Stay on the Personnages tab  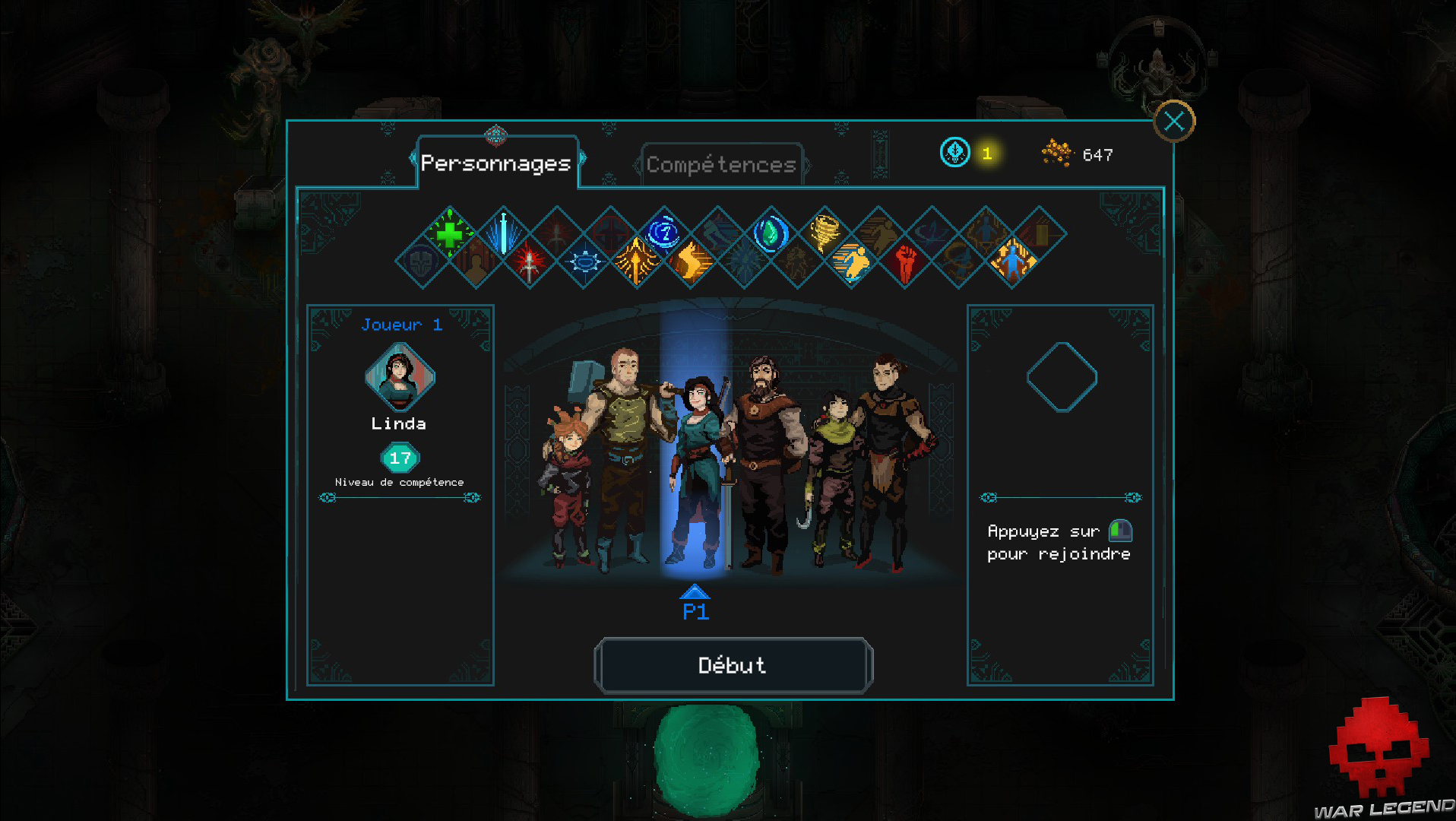[498, 162]
